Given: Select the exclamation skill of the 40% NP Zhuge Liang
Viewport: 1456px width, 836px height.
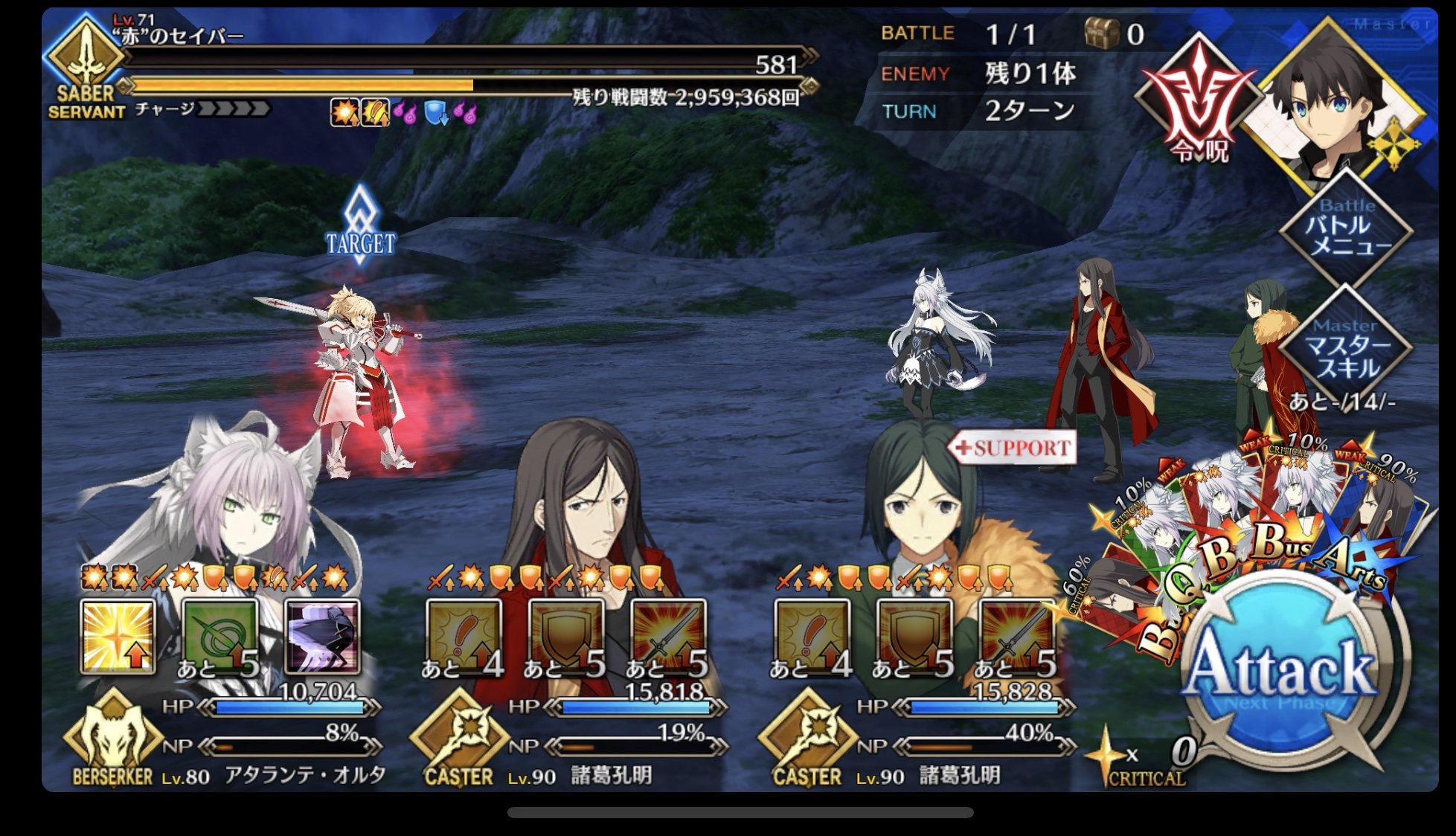Looking at the screenshot, I should point(811,637).
